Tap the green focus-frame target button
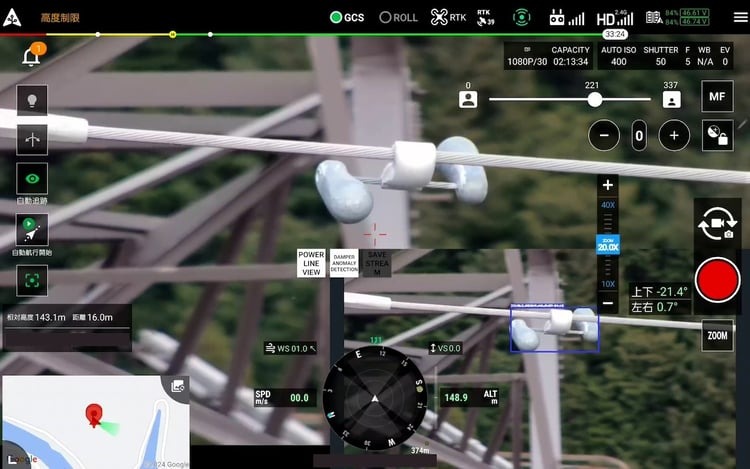 tap(31, 280)
